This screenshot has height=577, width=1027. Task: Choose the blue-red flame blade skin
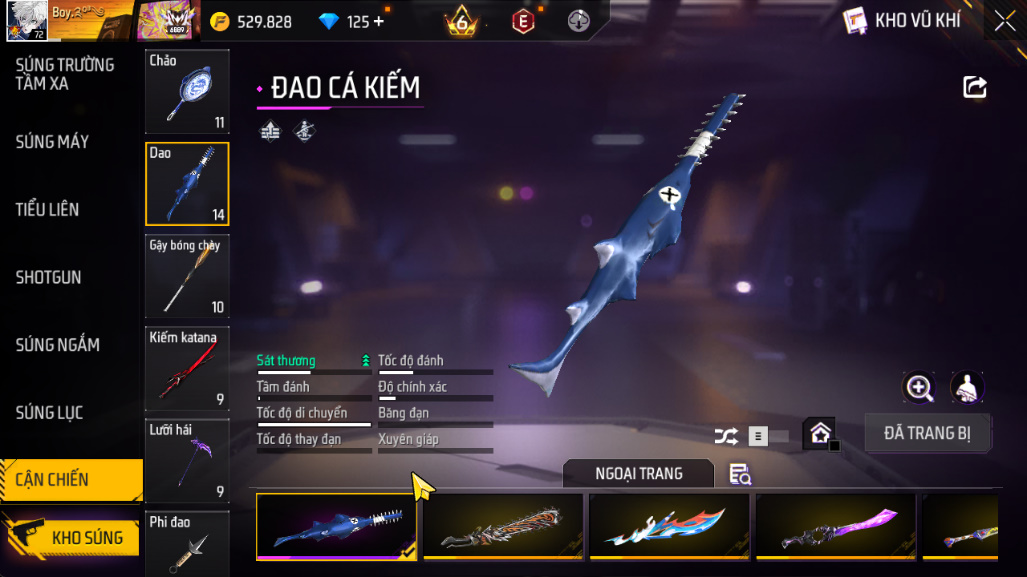(x=669, y=526)
